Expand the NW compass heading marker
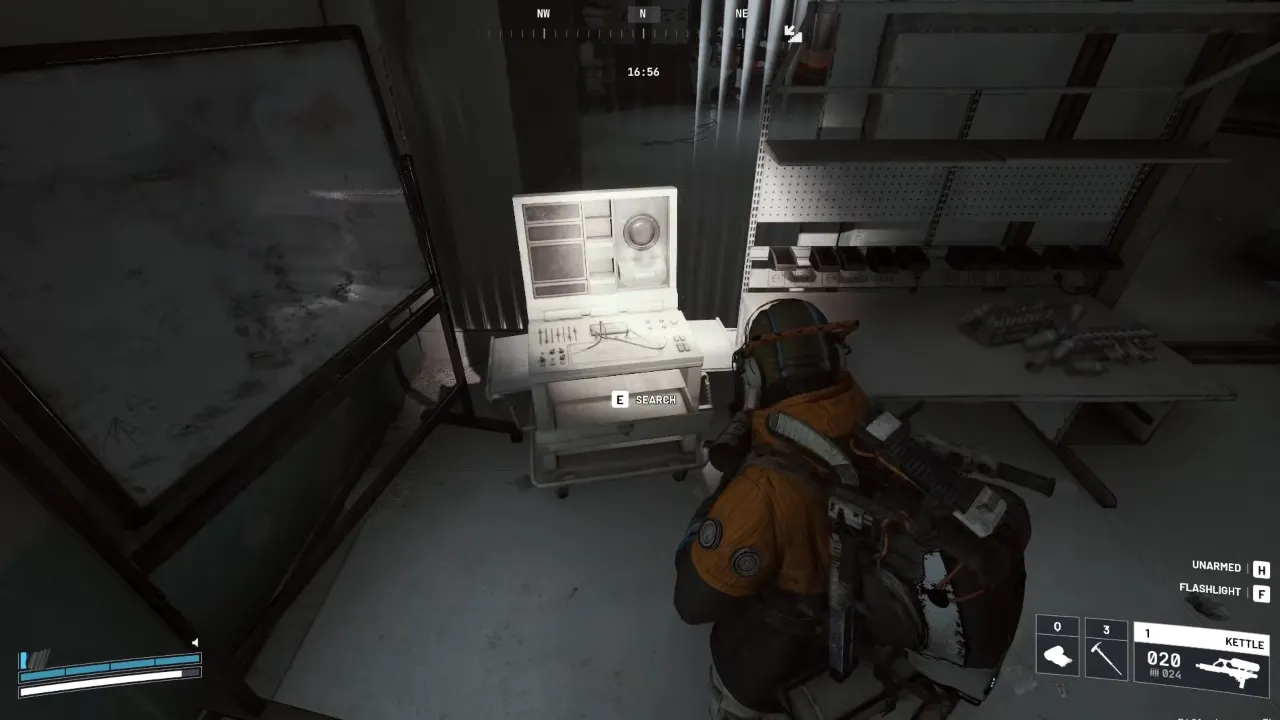Image resolution: width=1280 pixels, height=720 pixels. tap(542, 13)
